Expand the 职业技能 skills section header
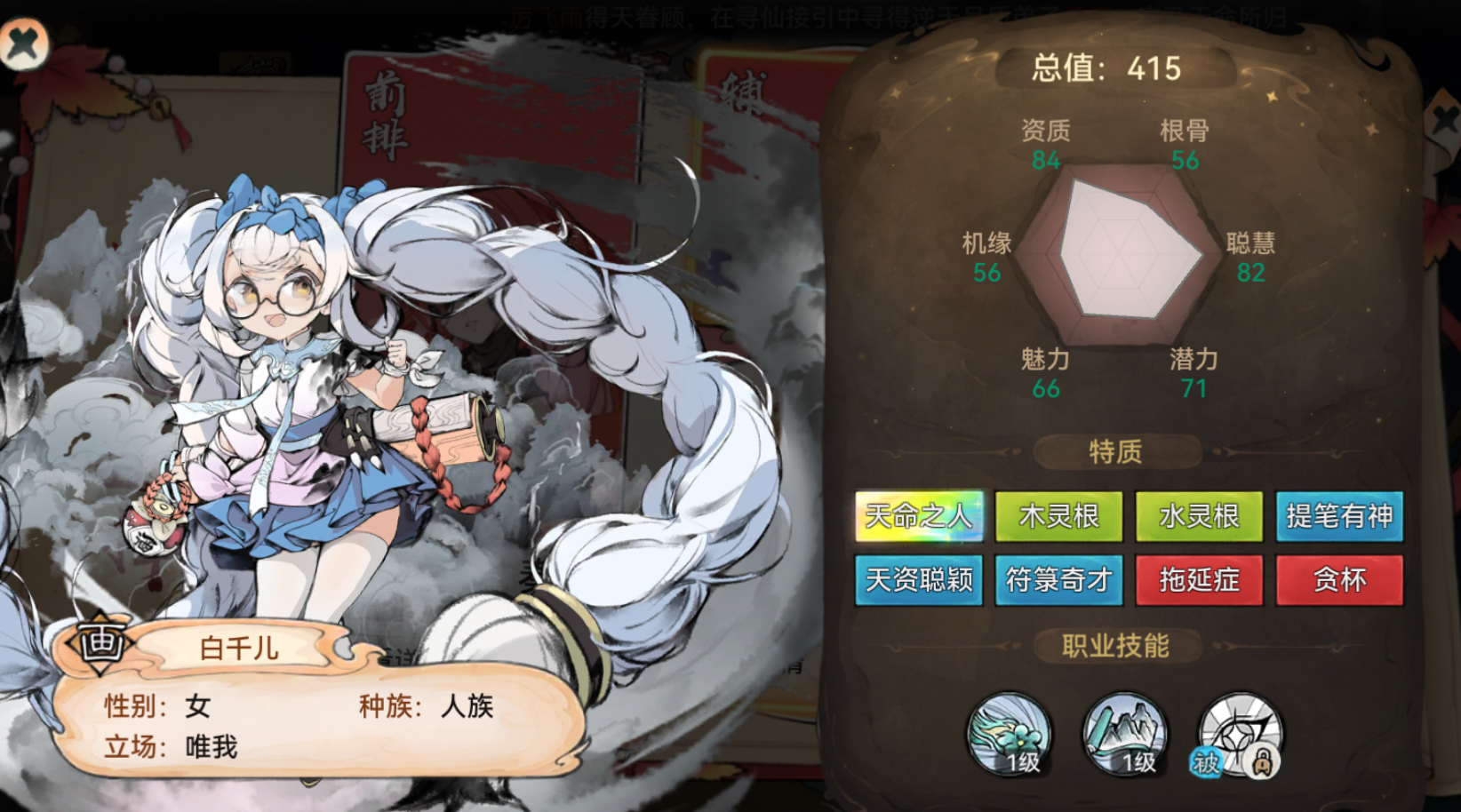The height and width of the screenshot is (812, 1461). (x=1116, y=646)
